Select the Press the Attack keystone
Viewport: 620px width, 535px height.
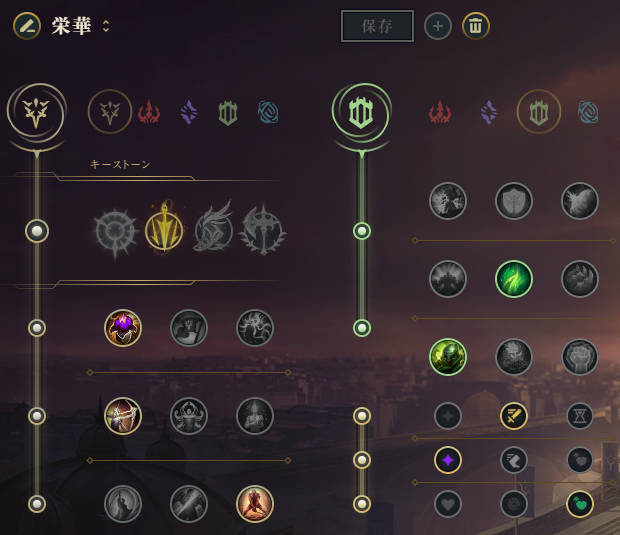tap(115, 231)
